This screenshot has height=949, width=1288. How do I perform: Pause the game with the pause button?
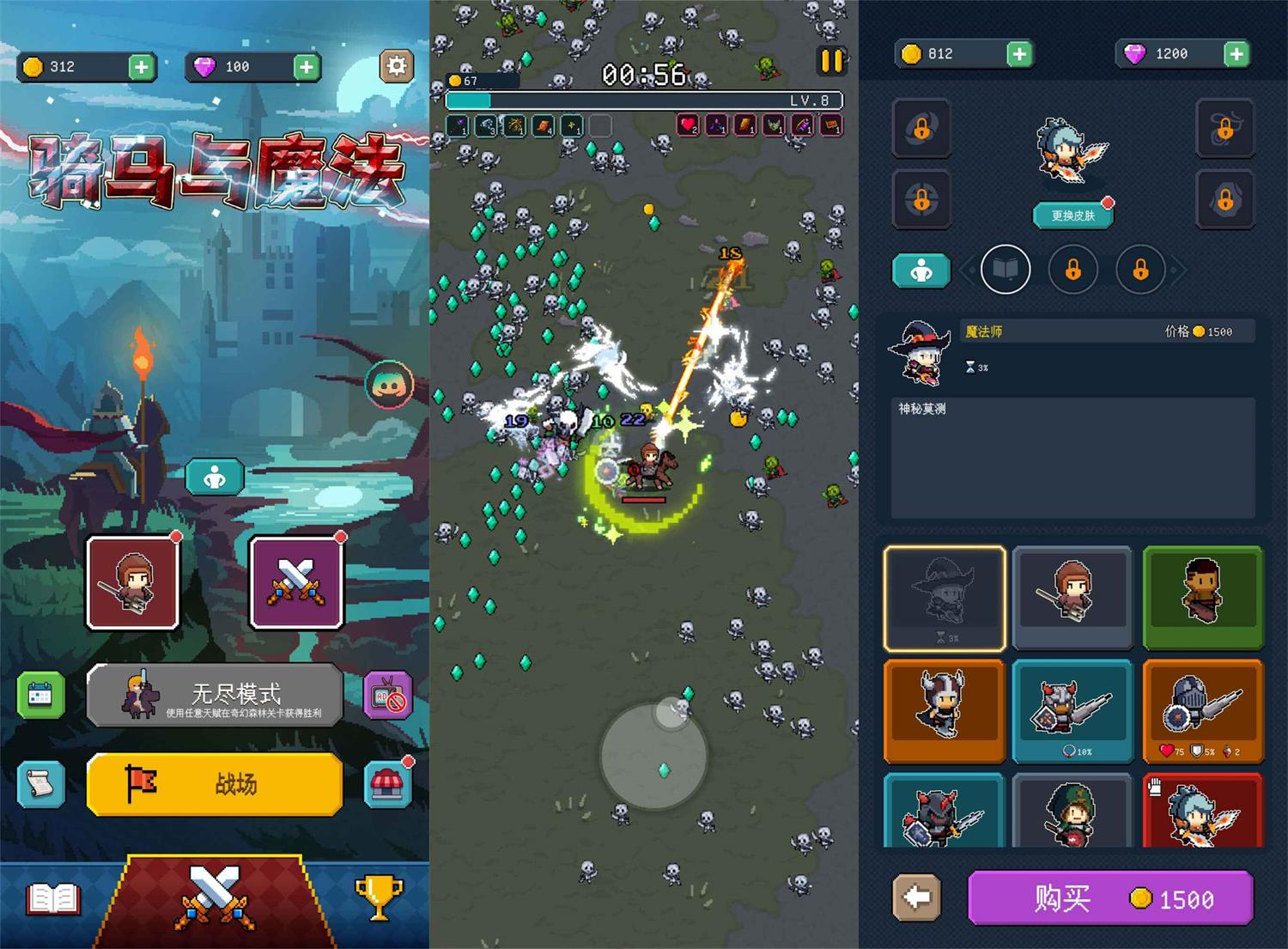coord(831,61)
